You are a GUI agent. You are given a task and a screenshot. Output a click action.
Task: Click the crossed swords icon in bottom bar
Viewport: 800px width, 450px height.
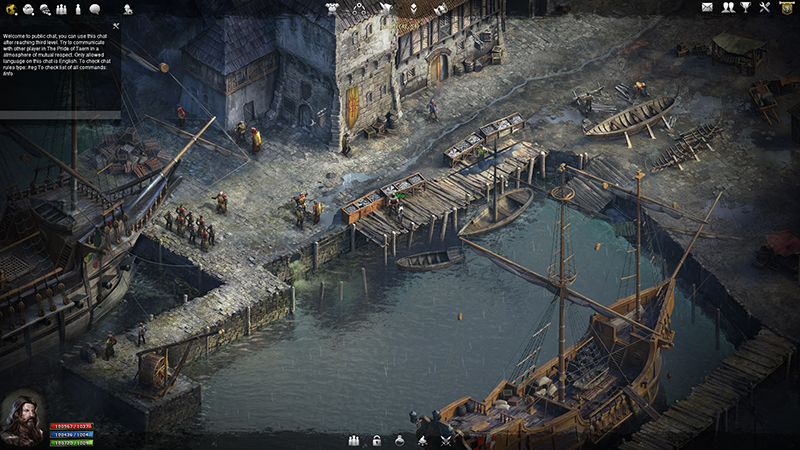click(x=446, y=440)
